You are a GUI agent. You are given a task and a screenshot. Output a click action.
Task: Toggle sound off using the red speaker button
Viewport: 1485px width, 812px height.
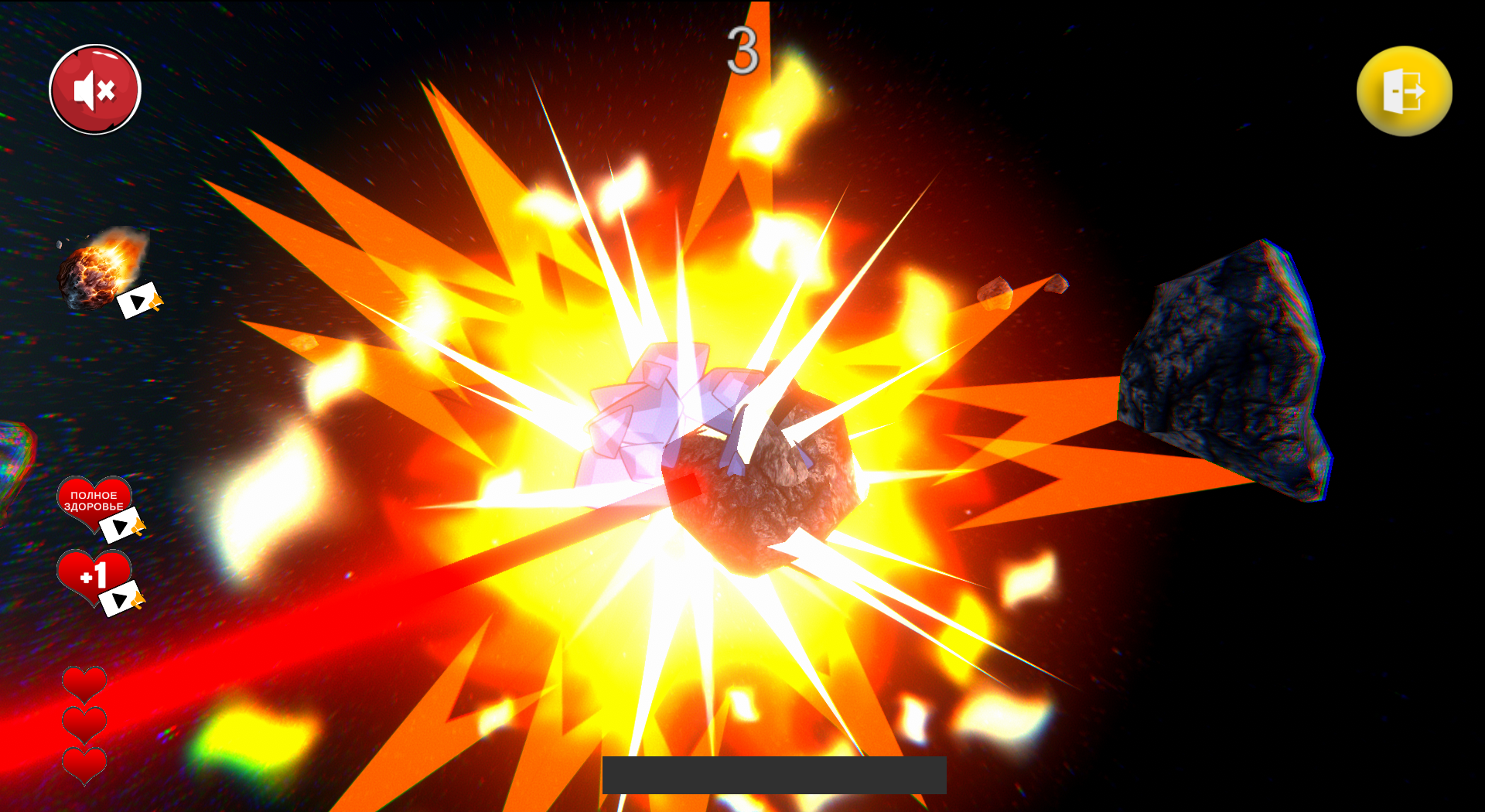click(94, 90)
